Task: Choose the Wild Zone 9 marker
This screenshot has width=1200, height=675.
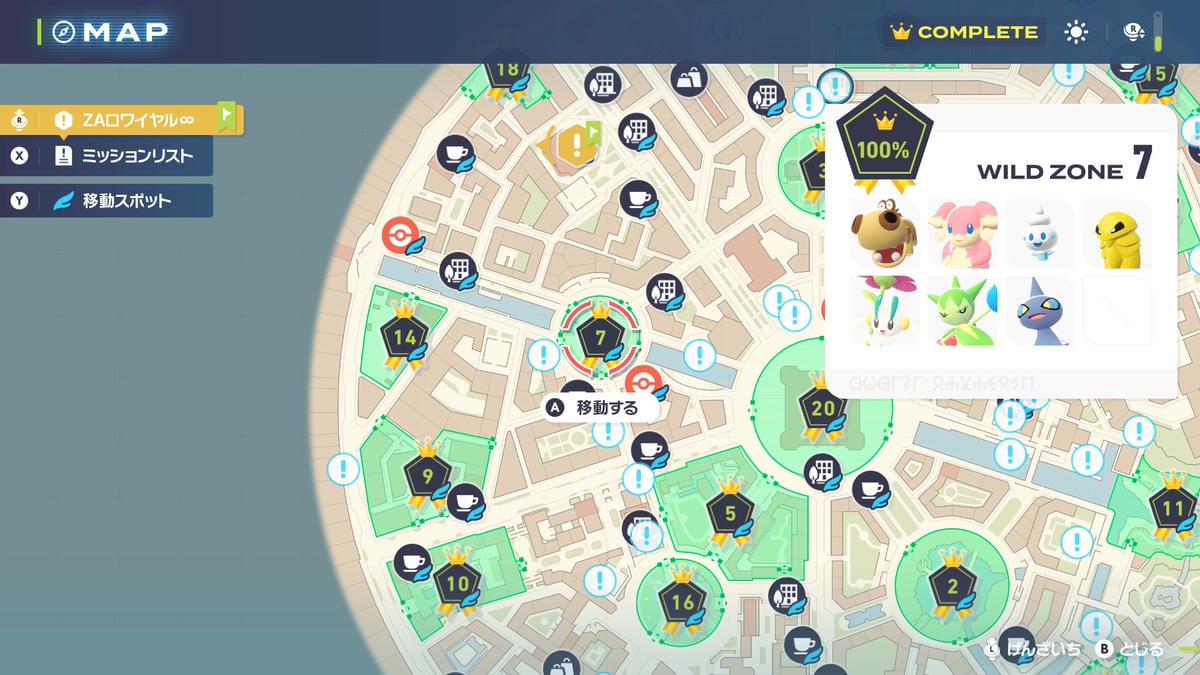Action: click(427, 476)
